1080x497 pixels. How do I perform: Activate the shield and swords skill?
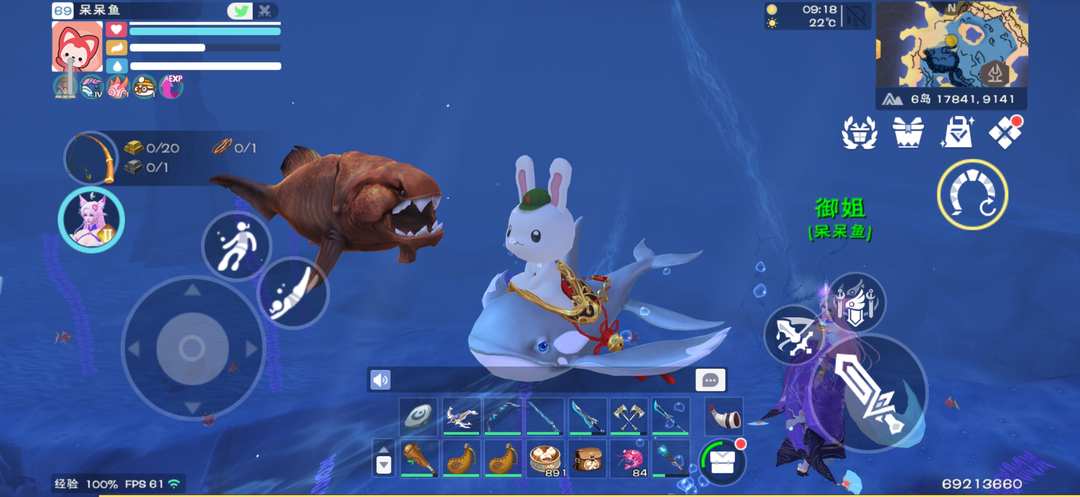click(x=855, y=303)
